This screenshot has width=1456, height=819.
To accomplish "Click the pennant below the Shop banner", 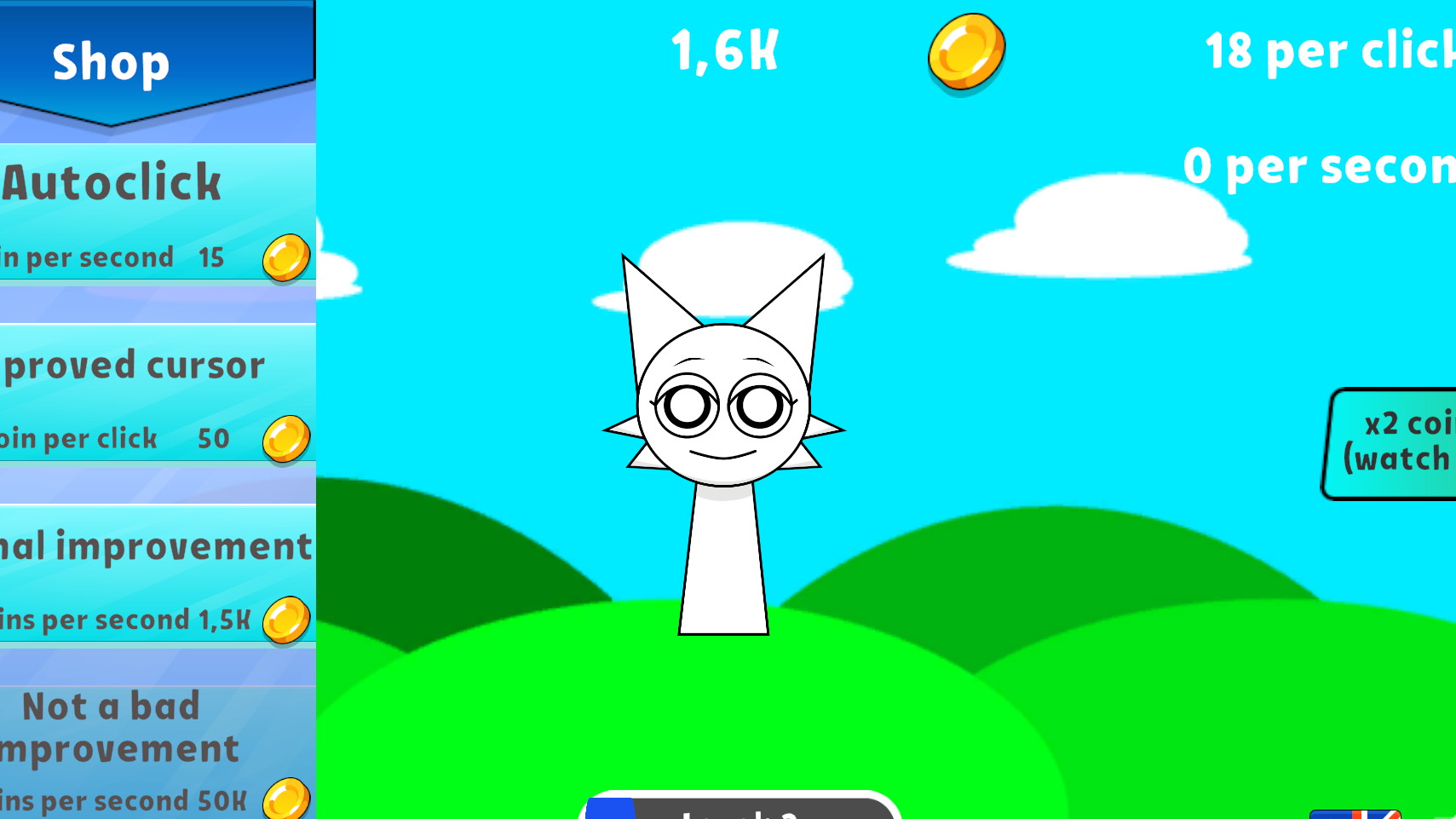I will (x=111, y=107).
